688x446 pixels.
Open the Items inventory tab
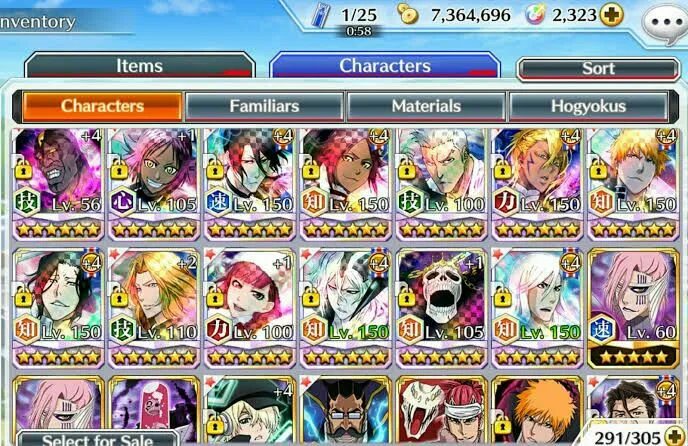[139, 67]
